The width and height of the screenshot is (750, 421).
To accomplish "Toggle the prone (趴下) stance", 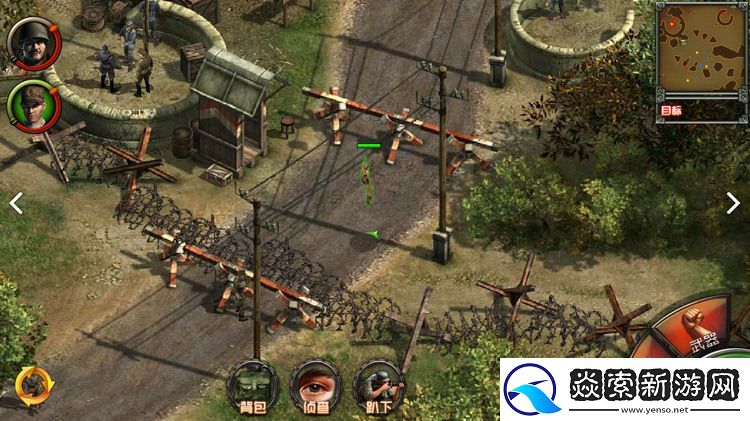I will [x=379, y=385].
